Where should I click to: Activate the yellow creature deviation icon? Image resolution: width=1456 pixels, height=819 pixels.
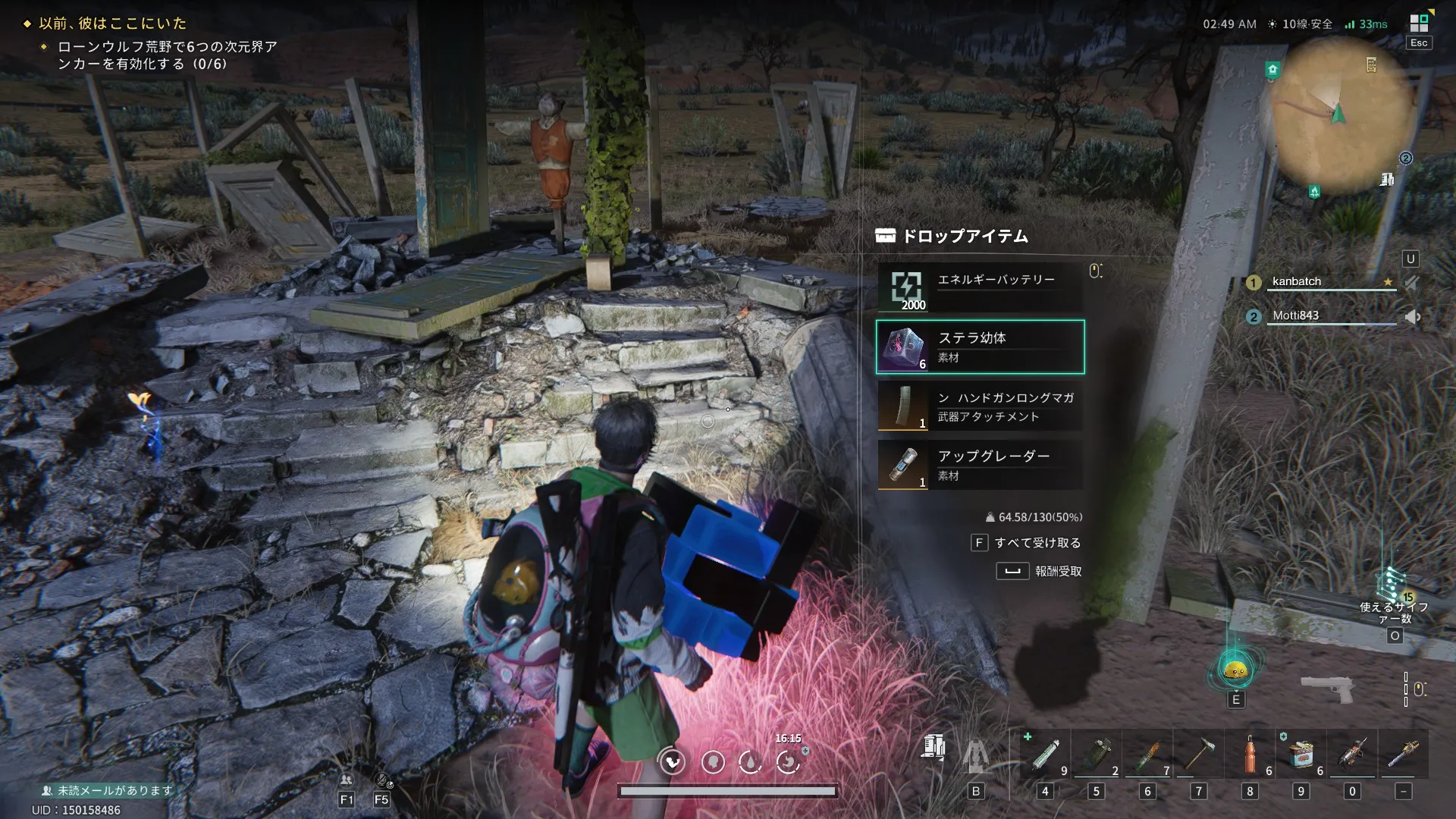click(1235, 670)
